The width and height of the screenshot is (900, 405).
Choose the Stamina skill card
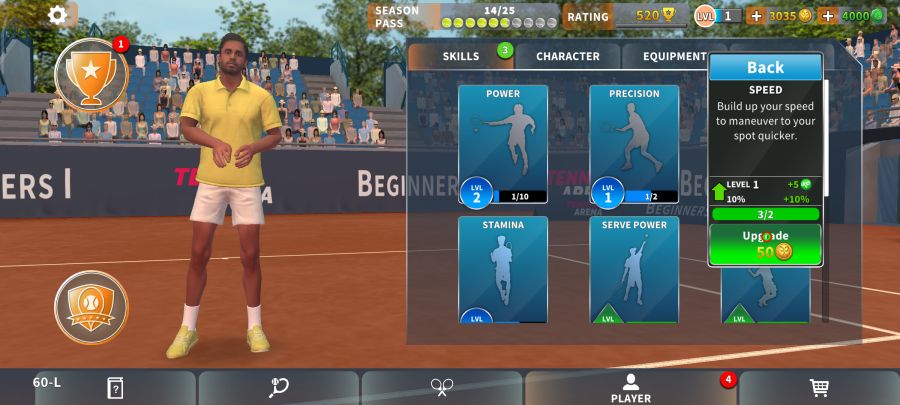click(503, 269)
